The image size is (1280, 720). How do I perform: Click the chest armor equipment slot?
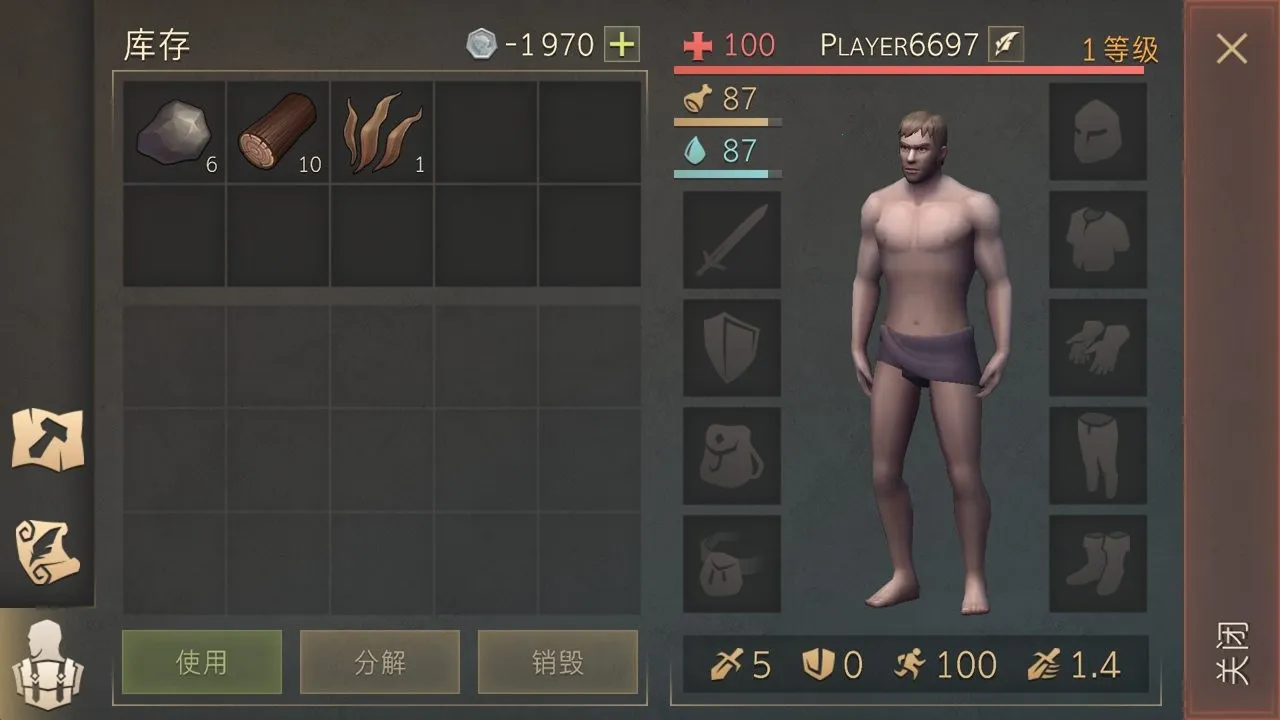pos(1097,240)
